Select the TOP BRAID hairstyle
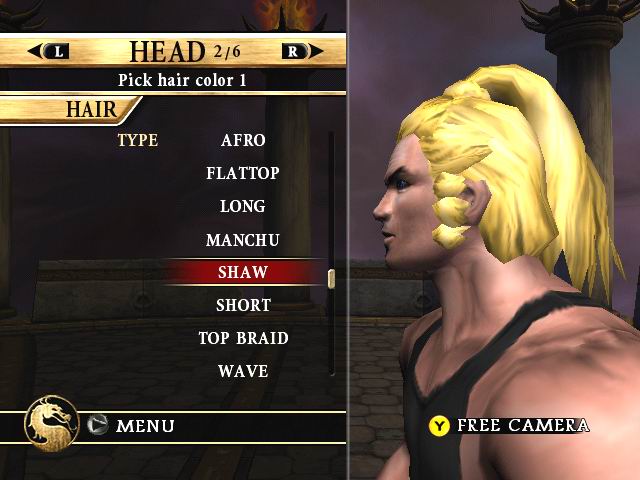 (x=243, y=338)
